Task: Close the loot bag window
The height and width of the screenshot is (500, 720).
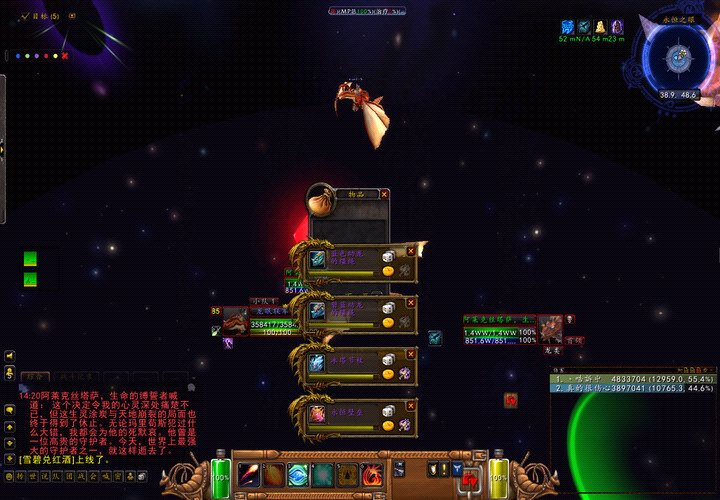Action: tap(384, 194)
